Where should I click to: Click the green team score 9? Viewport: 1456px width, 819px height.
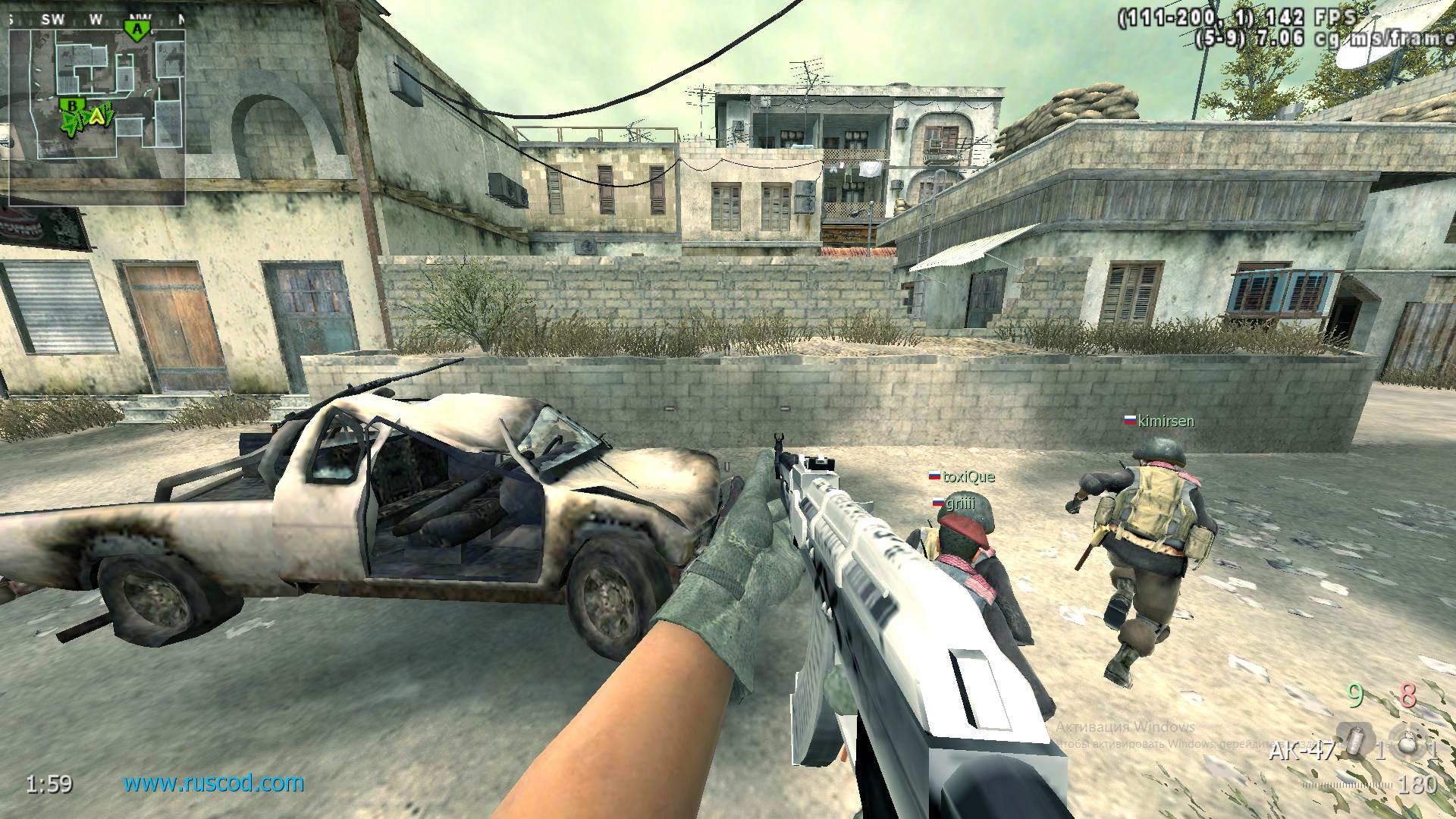(1354, 694)
